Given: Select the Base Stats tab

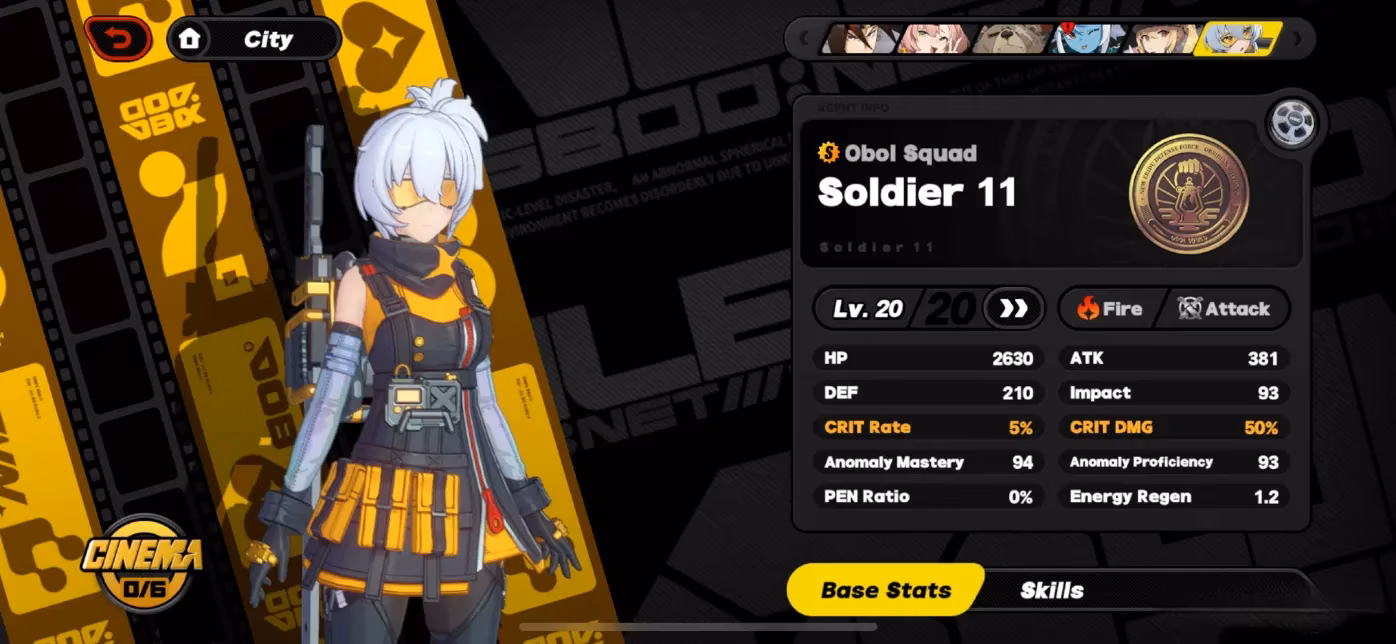Looking at the screenshot, I should pos(886,590).
